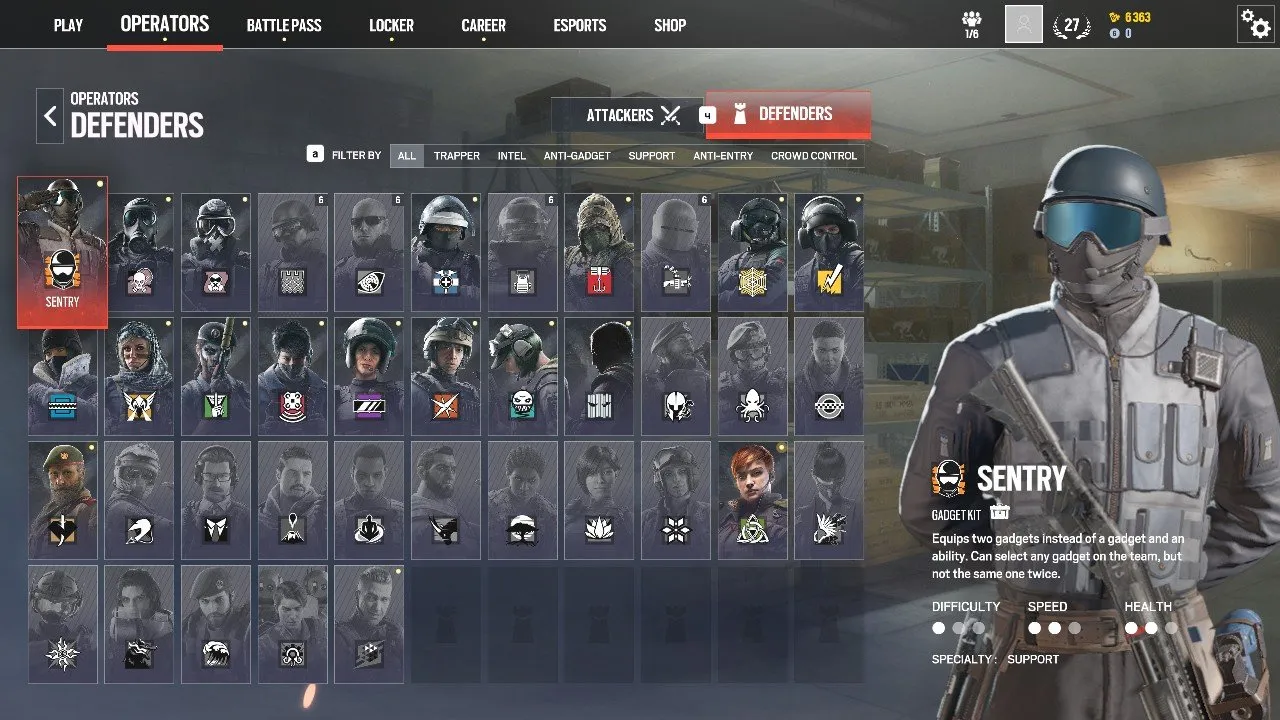Switch to the ATTACKERS tab
The image size is (1280, 720).
click(620, 114)
